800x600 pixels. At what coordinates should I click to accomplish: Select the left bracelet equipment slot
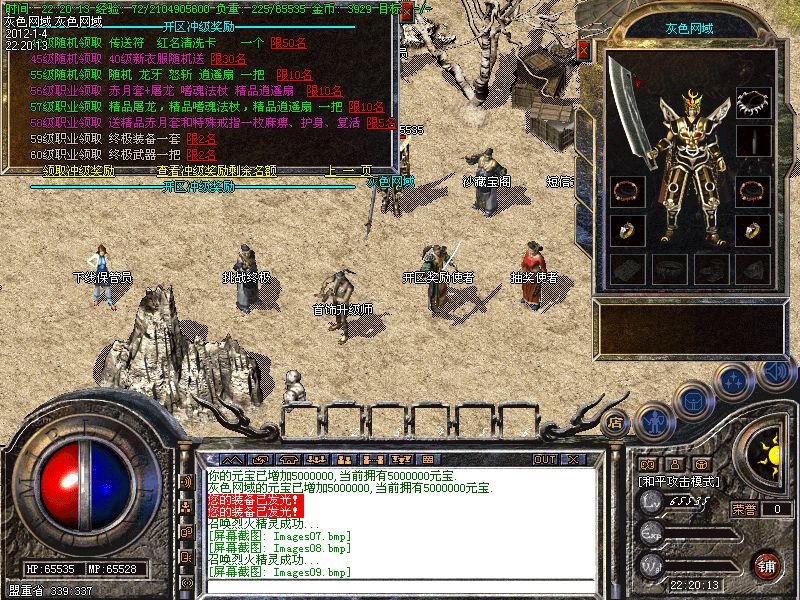(627, 189)
